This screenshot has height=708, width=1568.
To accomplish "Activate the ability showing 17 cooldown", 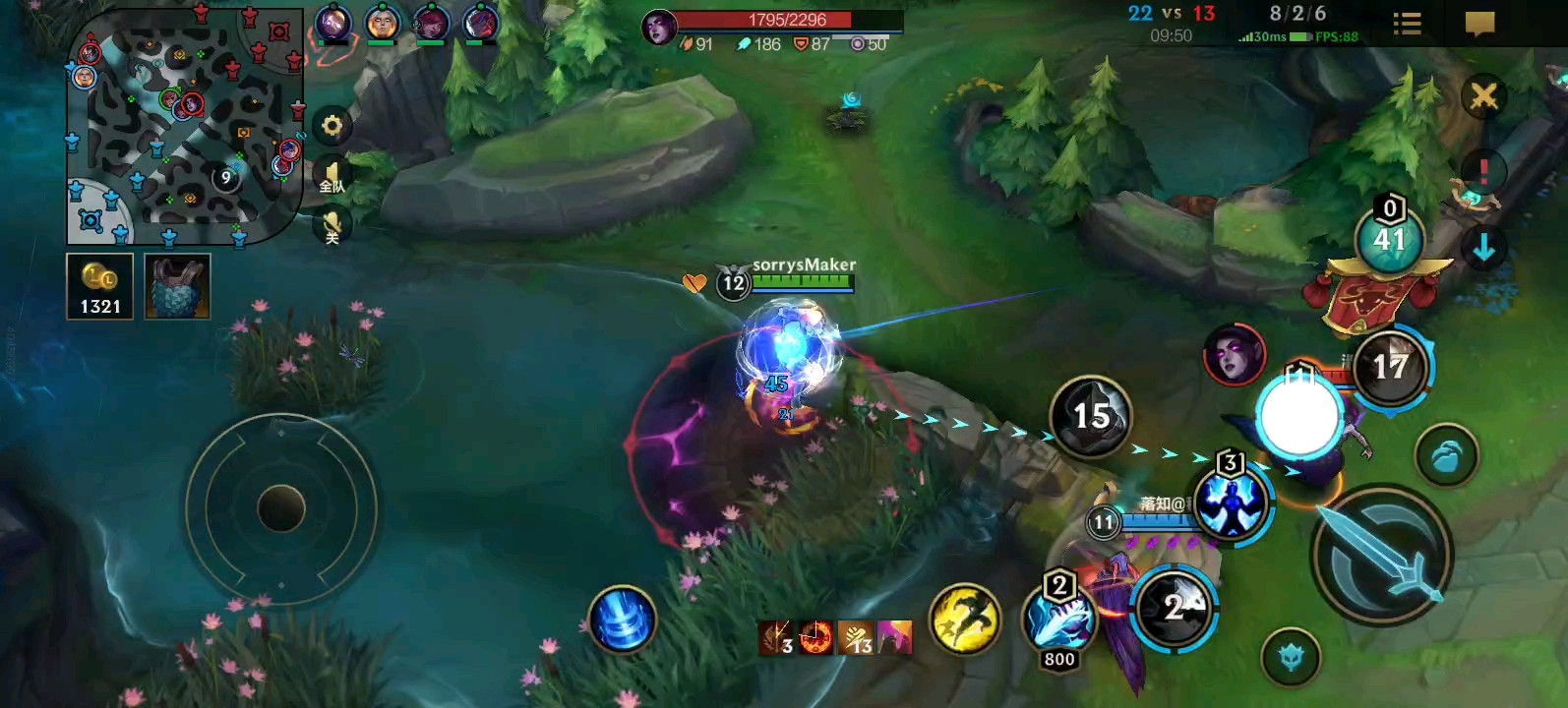I will coord(1391,368).
